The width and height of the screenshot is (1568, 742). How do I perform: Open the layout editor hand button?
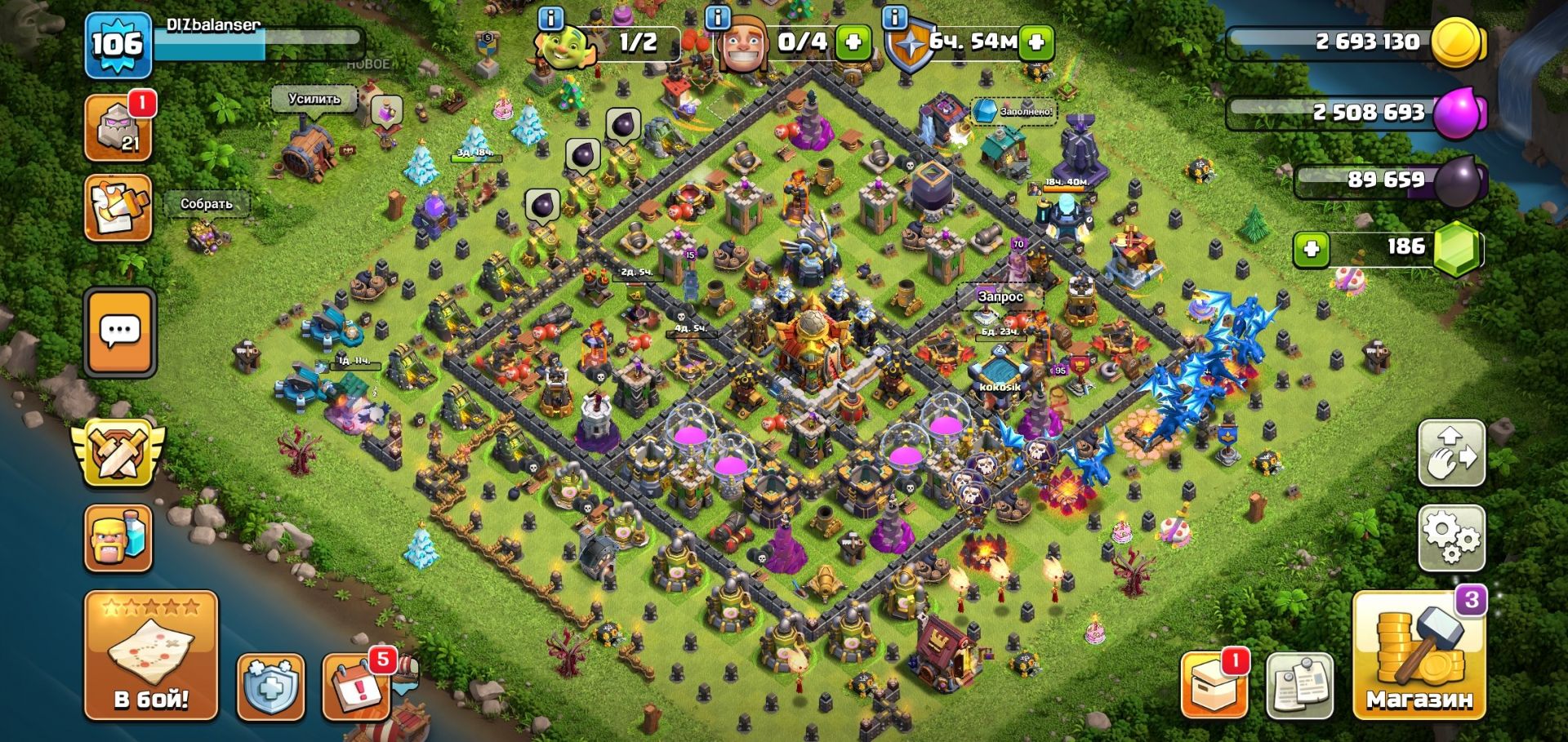[1451, 454]
